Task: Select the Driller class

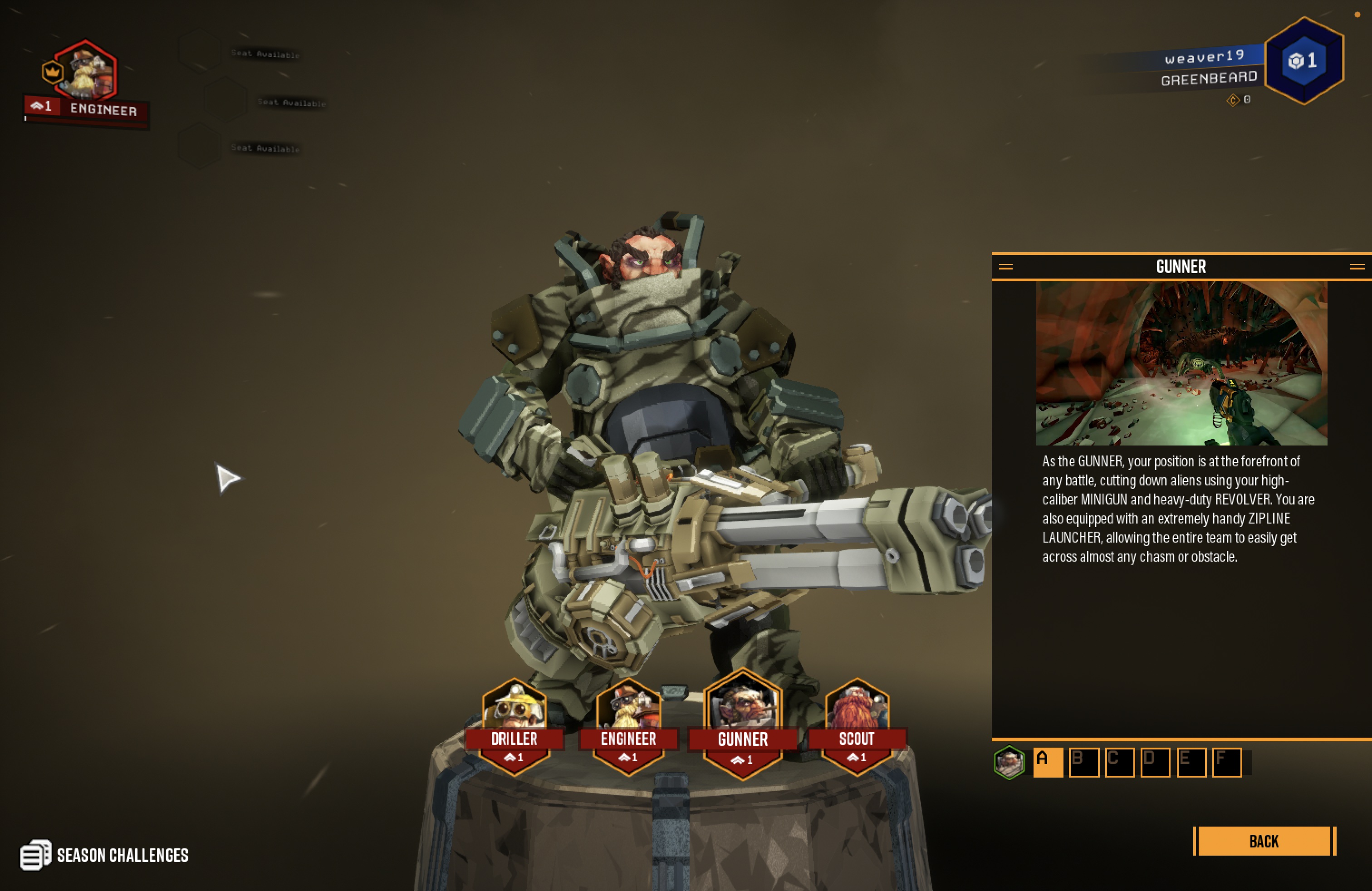Action: click(x=514, y=727)
